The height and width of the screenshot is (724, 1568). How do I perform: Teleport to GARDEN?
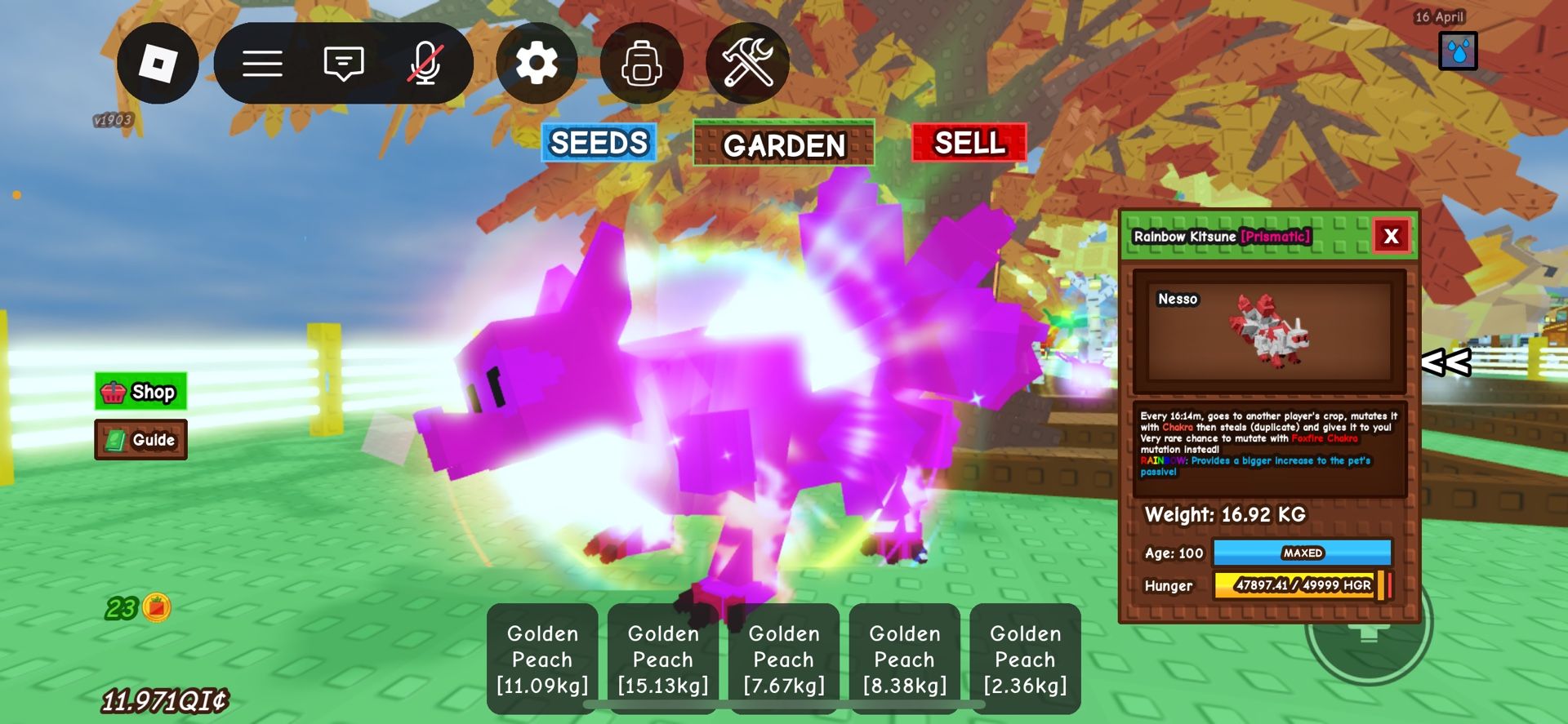point(784,144)
